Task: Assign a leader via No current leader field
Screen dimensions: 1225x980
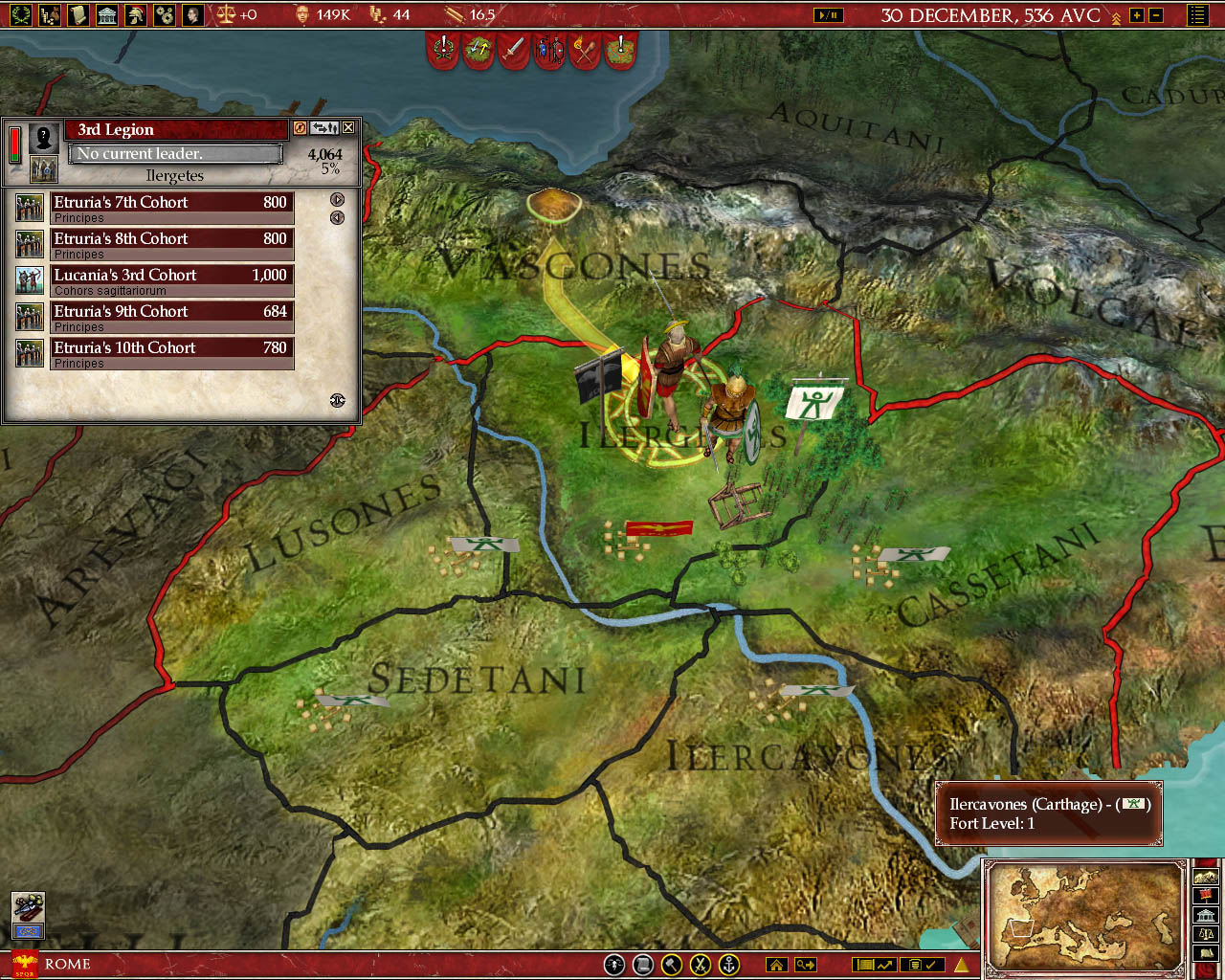Action: (x=176, y=154)
